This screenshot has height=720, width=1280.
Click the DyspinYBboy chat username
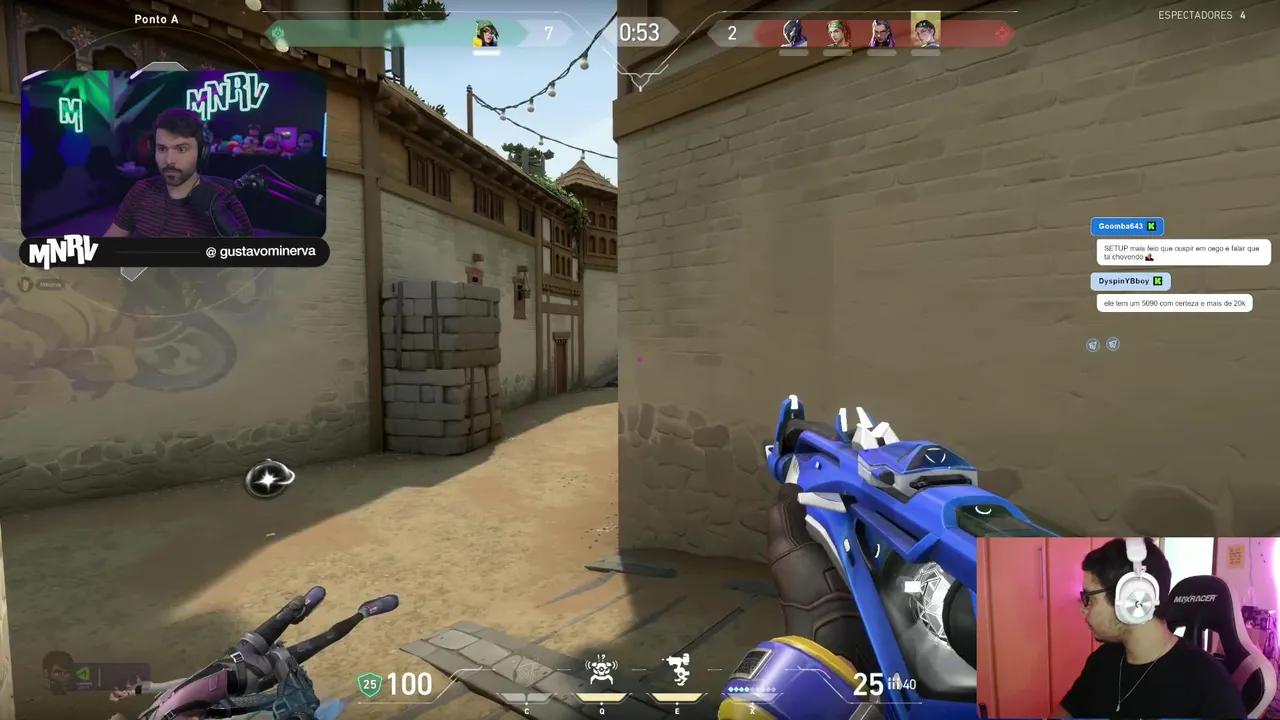point(1122,281)
